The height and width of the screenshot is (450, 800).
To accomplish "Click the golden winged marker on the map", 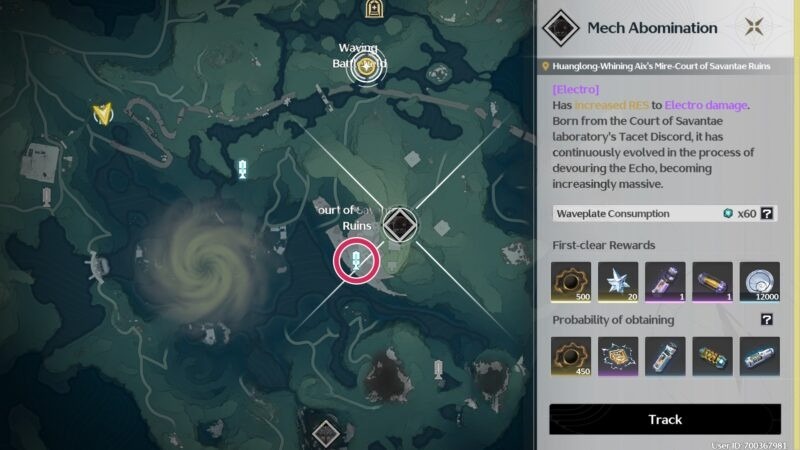I will tap(102, 113).
